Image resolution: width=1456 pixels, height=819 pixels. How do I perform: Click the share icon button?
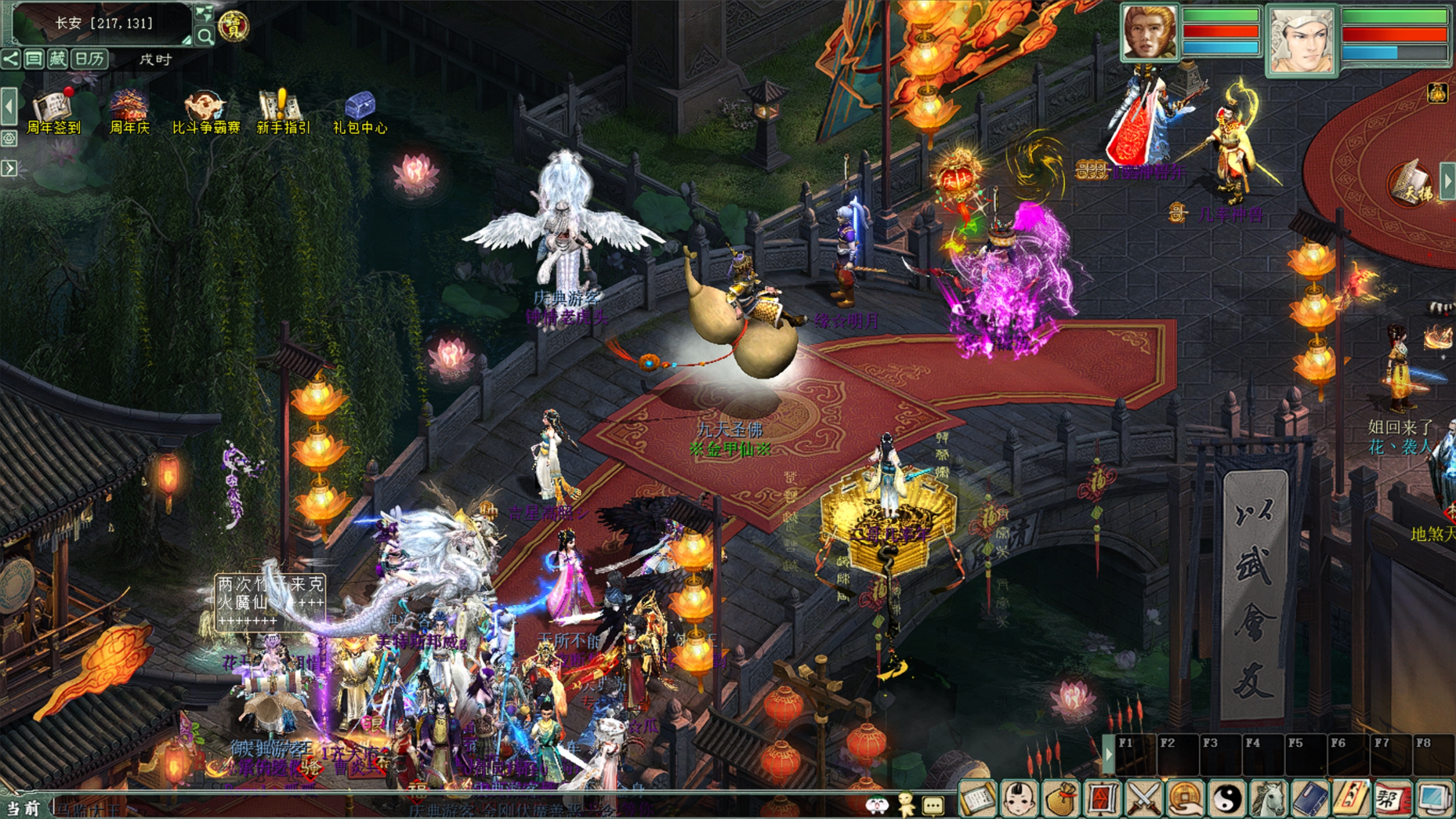[10, 59]
